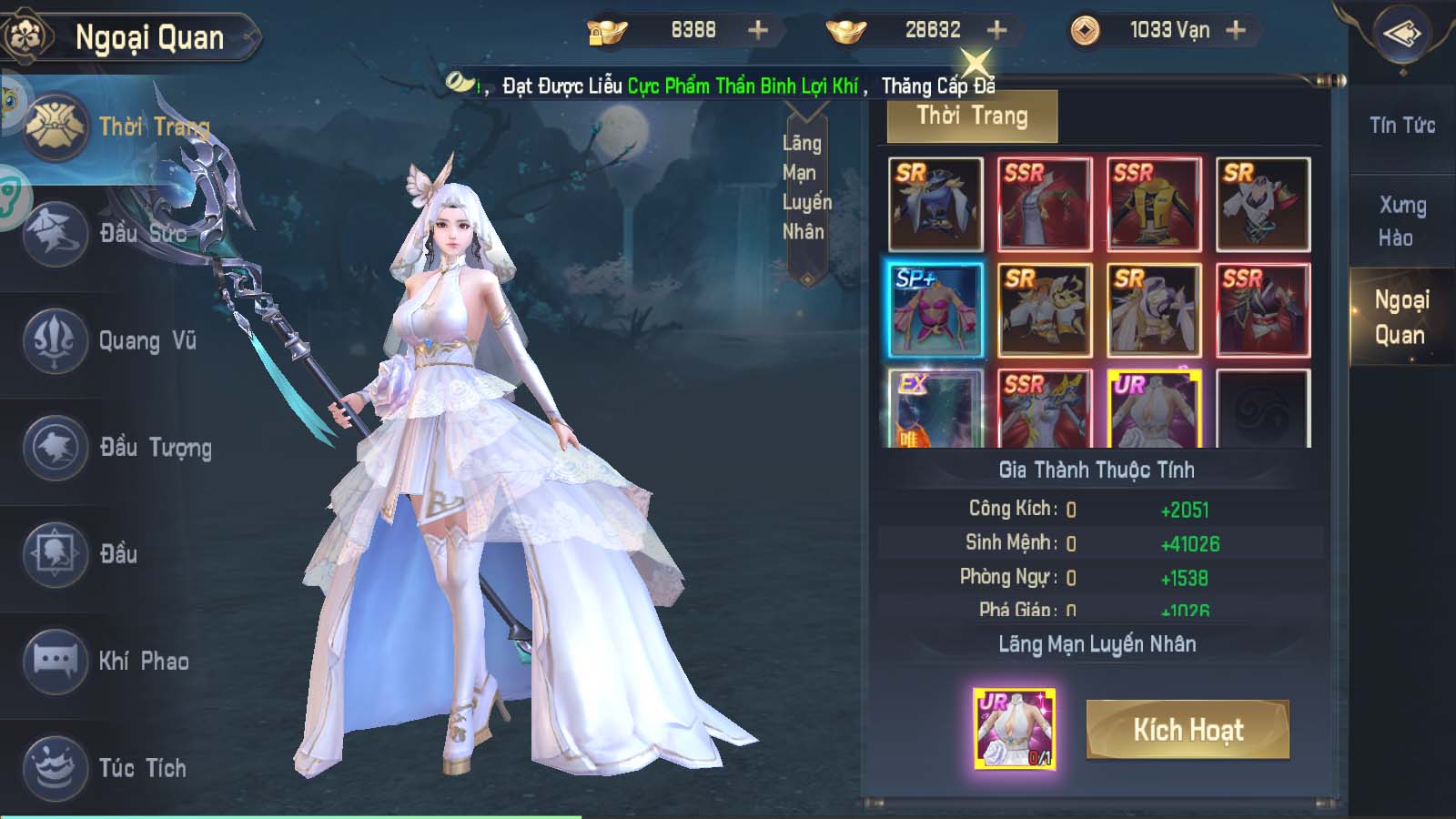Open the Xưng Hào side tab
This screenshot has height=819, width=1456.
[1401, 221]
